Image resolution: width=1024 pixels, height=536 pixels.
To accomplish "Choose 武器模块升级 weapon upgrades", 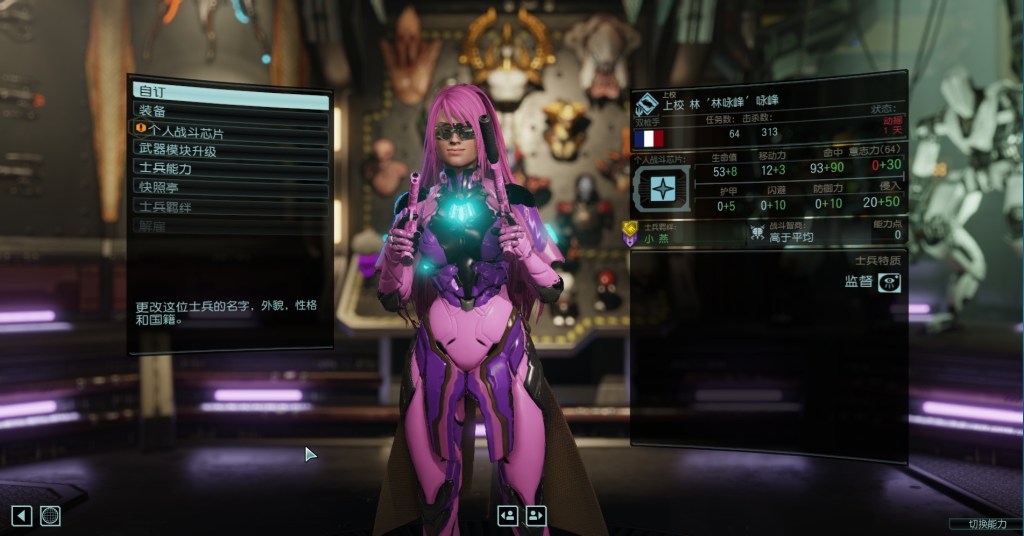I will tap(231, 150).
